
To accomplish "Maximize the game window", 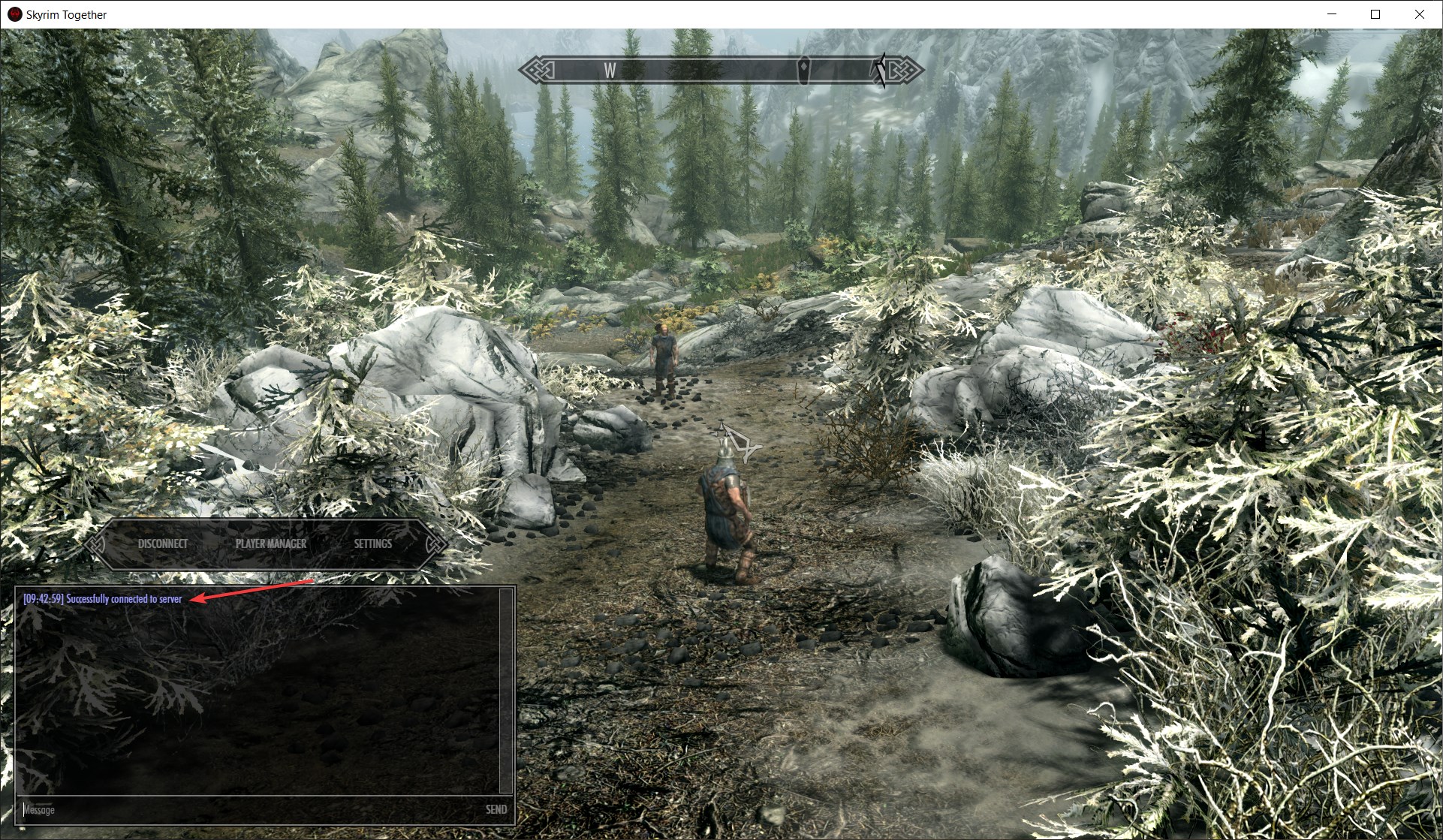I will 1375,14.
